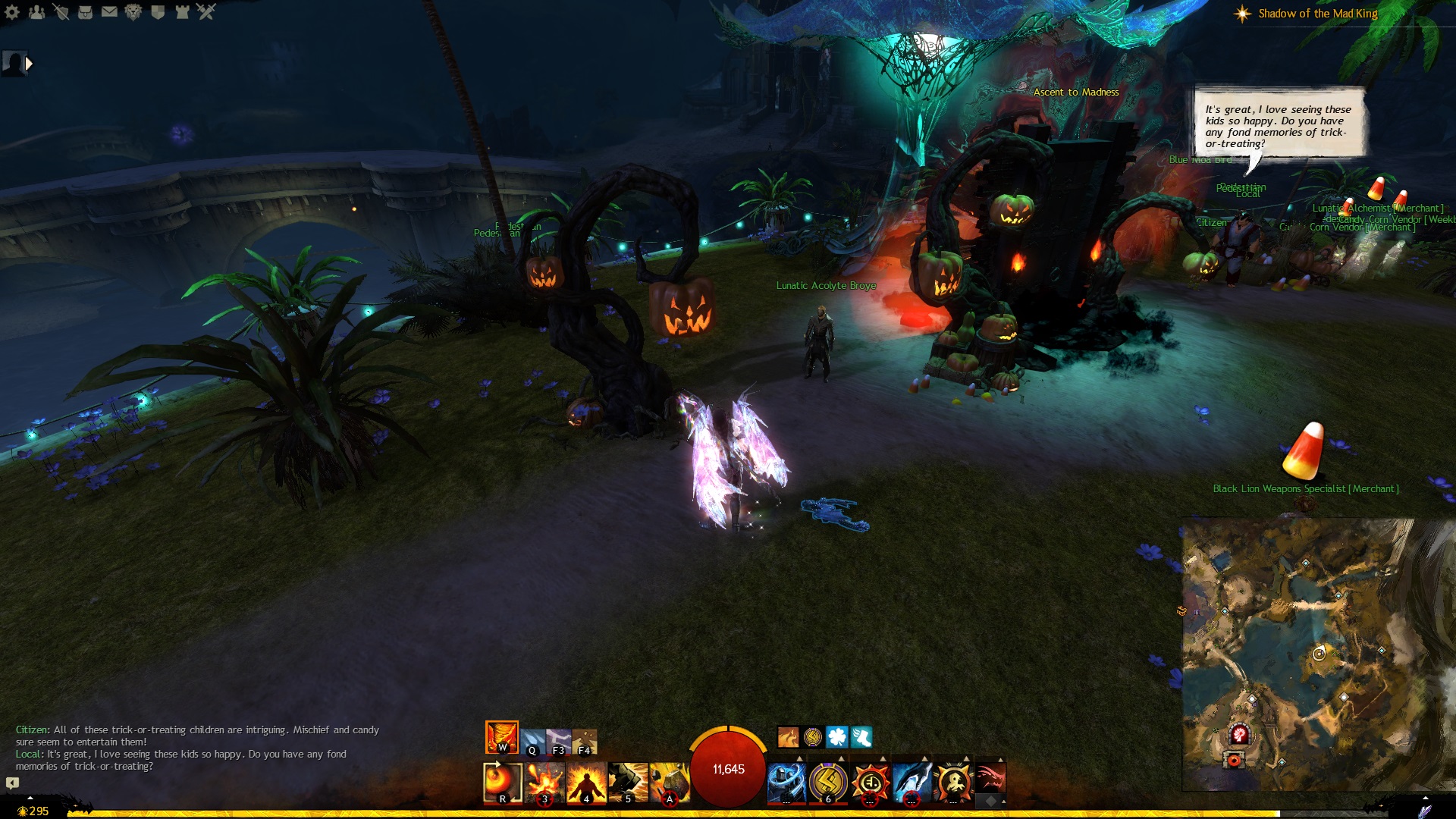The height and width of the screenshot is (819, 1456).
Task: Select the fire attunement tornado icon
Action: point(501,736)
